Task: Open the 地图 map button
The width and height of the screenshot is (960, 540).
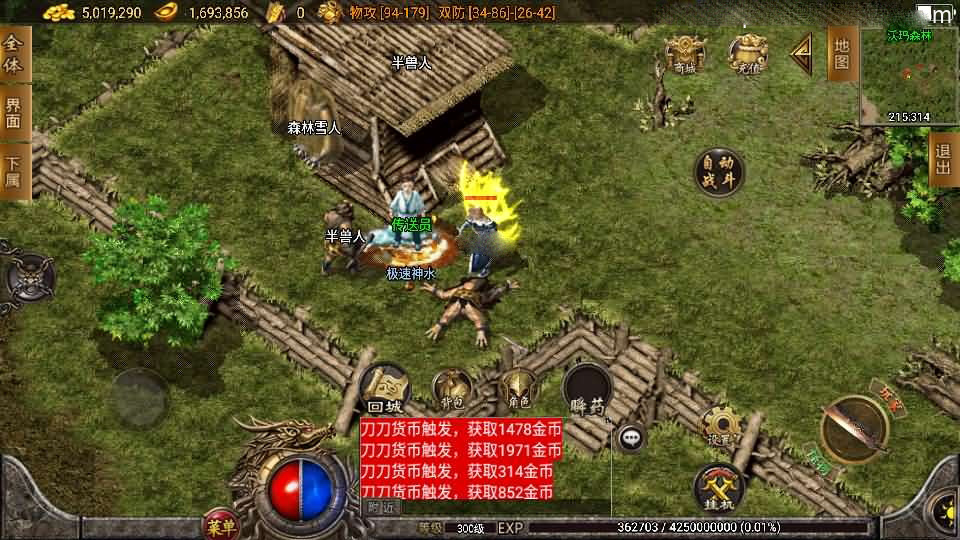Action: pyautogui.click(x=842, y=55)
